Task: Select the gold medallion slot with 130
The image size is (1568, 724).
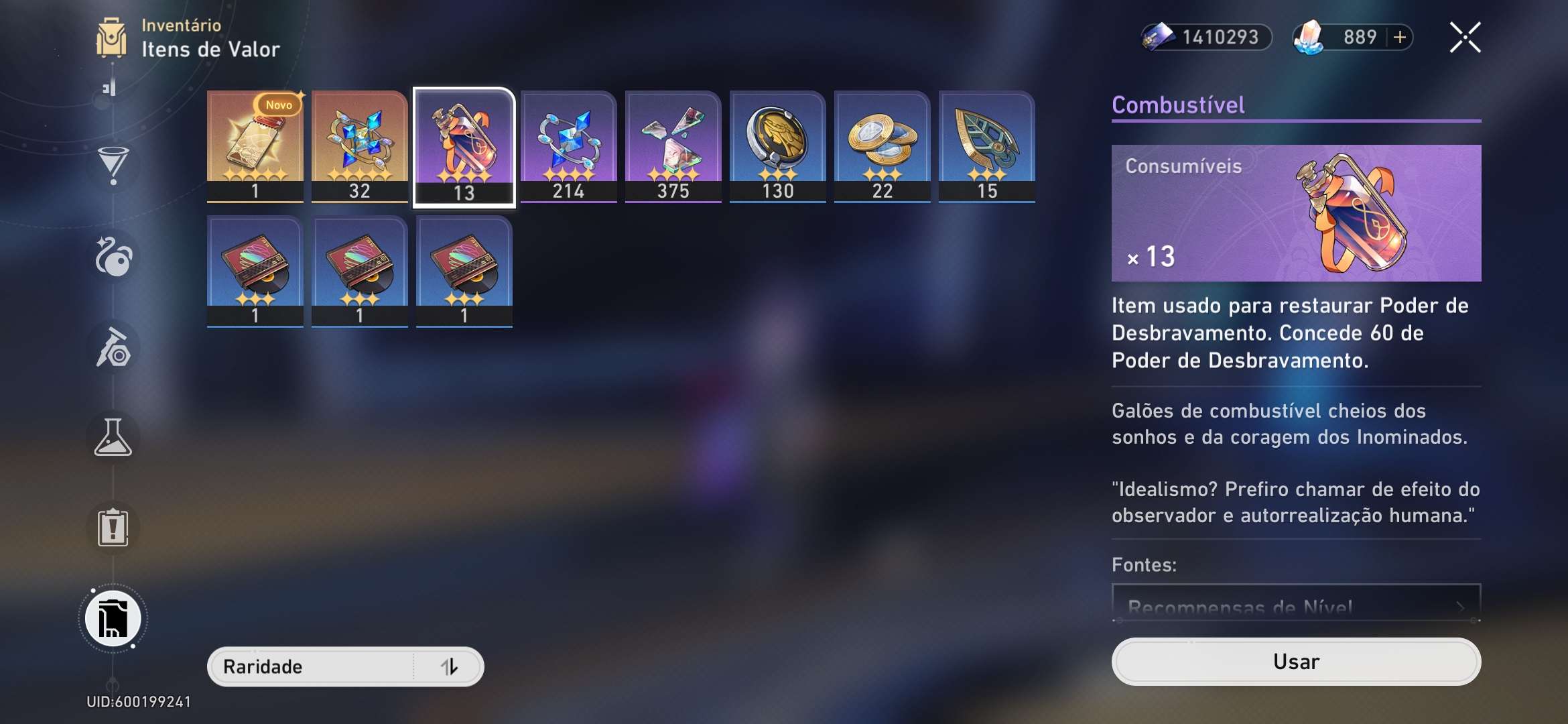Action: 777,145
